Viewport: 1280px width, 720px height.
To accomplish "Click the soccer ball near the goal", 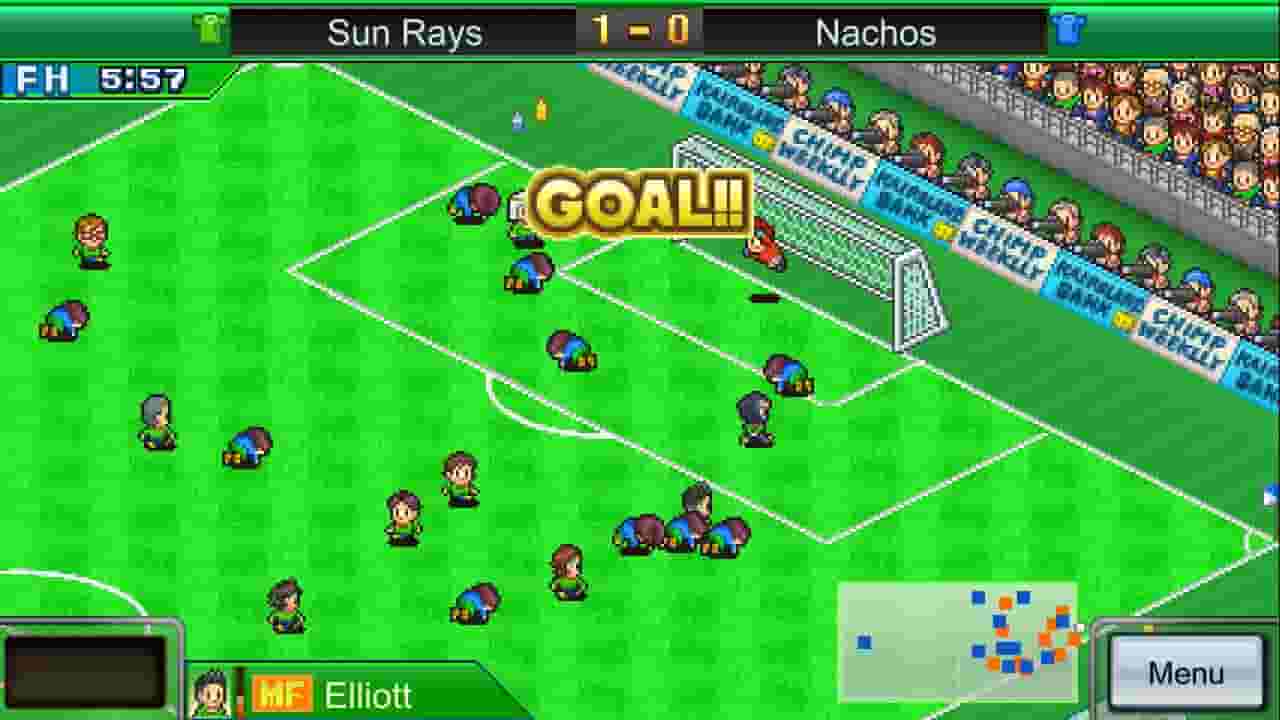I will tap(765, 297).
